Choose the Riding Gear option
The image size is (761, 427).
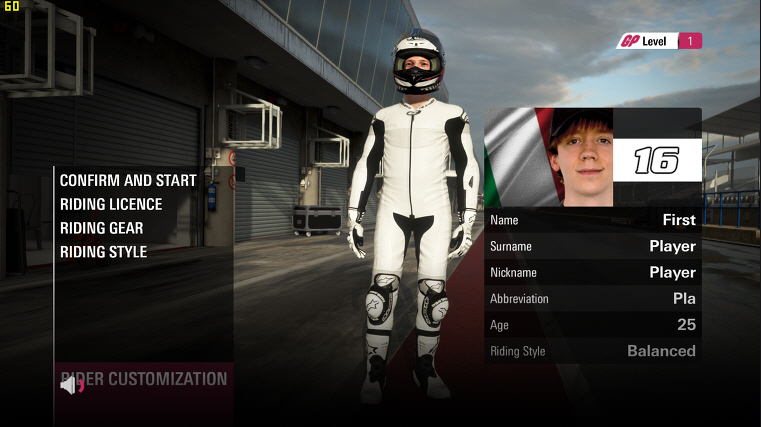click(101, 228)
